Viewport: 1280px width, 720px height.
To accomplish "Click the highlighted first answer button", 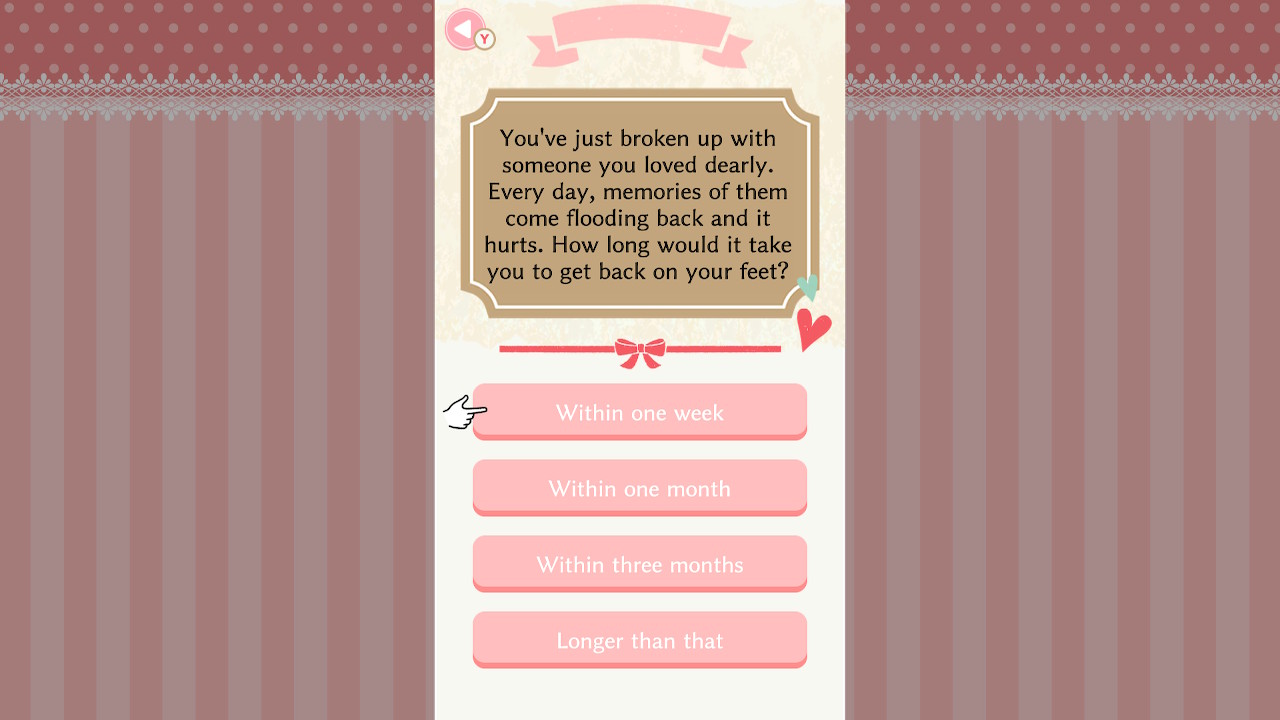I will [x=639, y=412].
